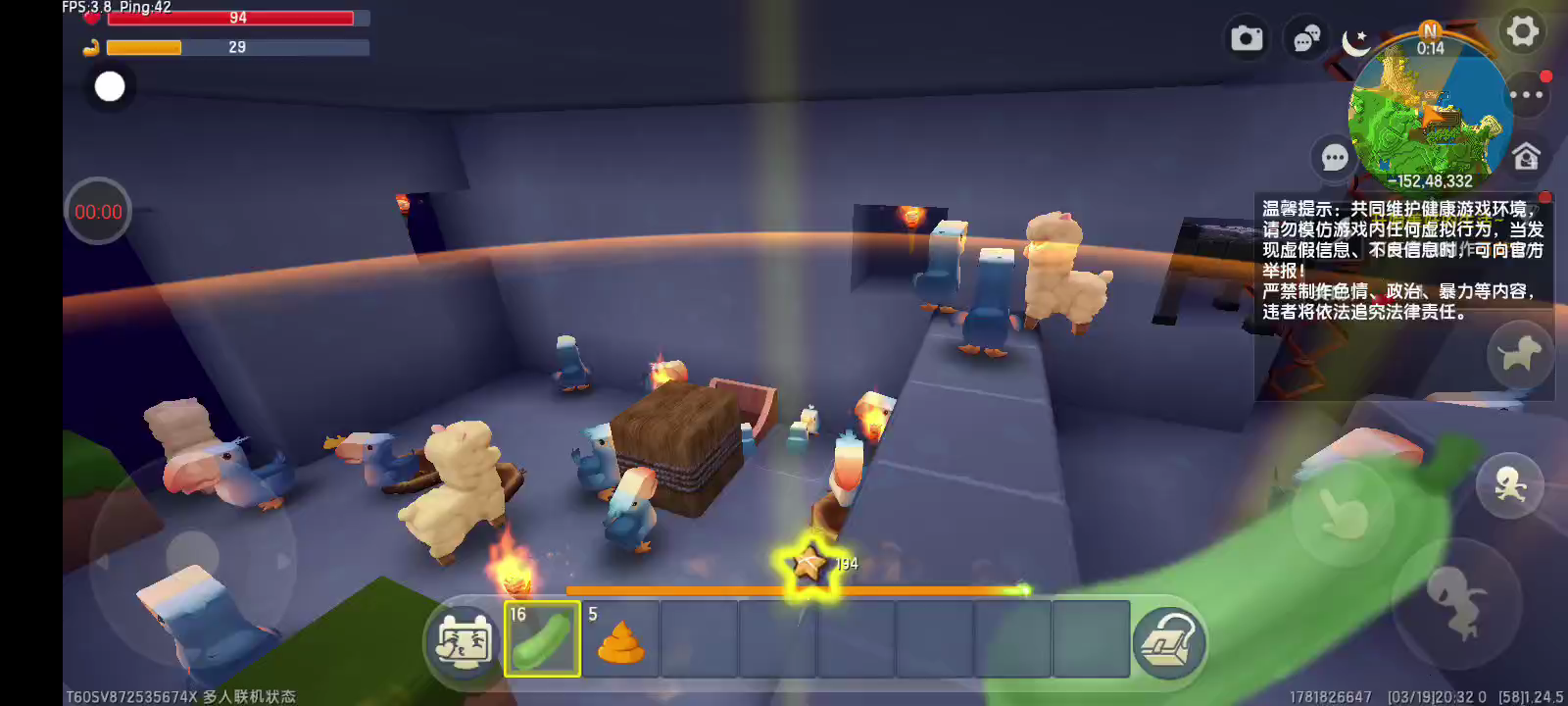The image size is (1568, 706).
Task: Tap the glowing star experience icon
Action: tap(808, 564)
